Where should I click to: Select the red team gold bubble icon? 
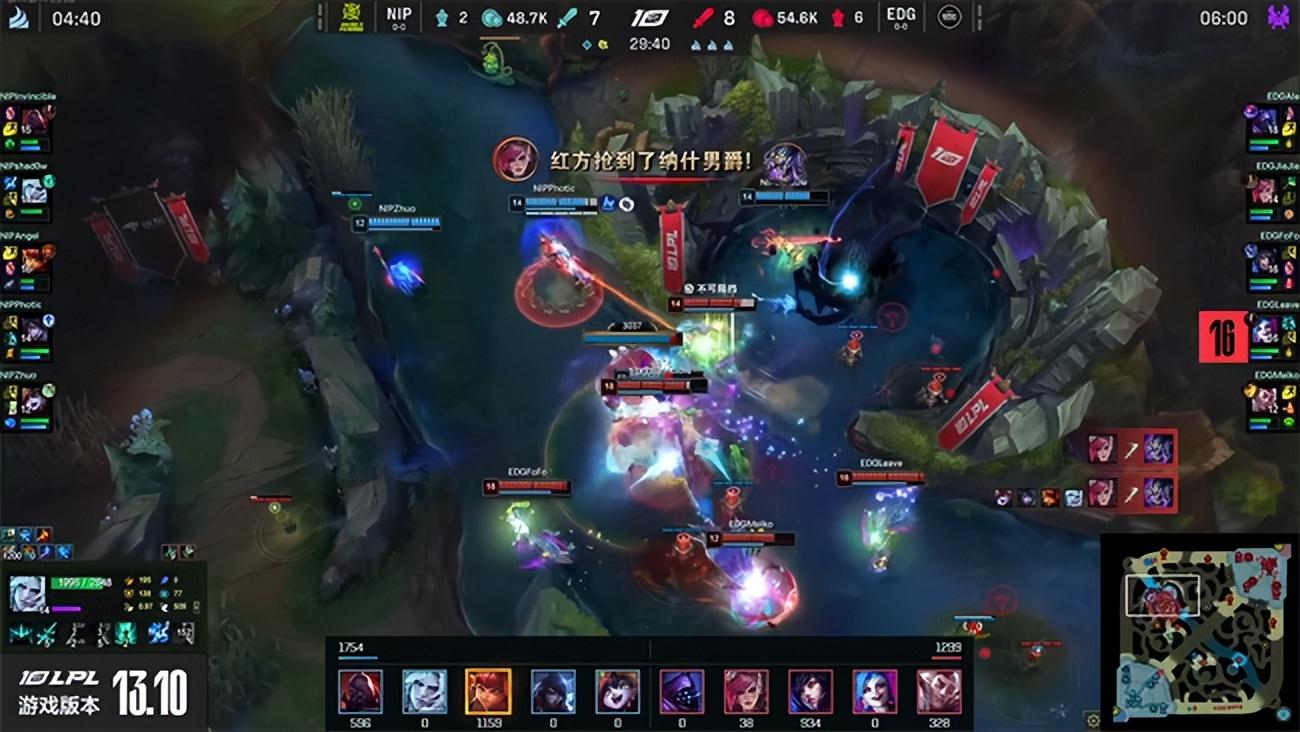(x=762, y=16)
